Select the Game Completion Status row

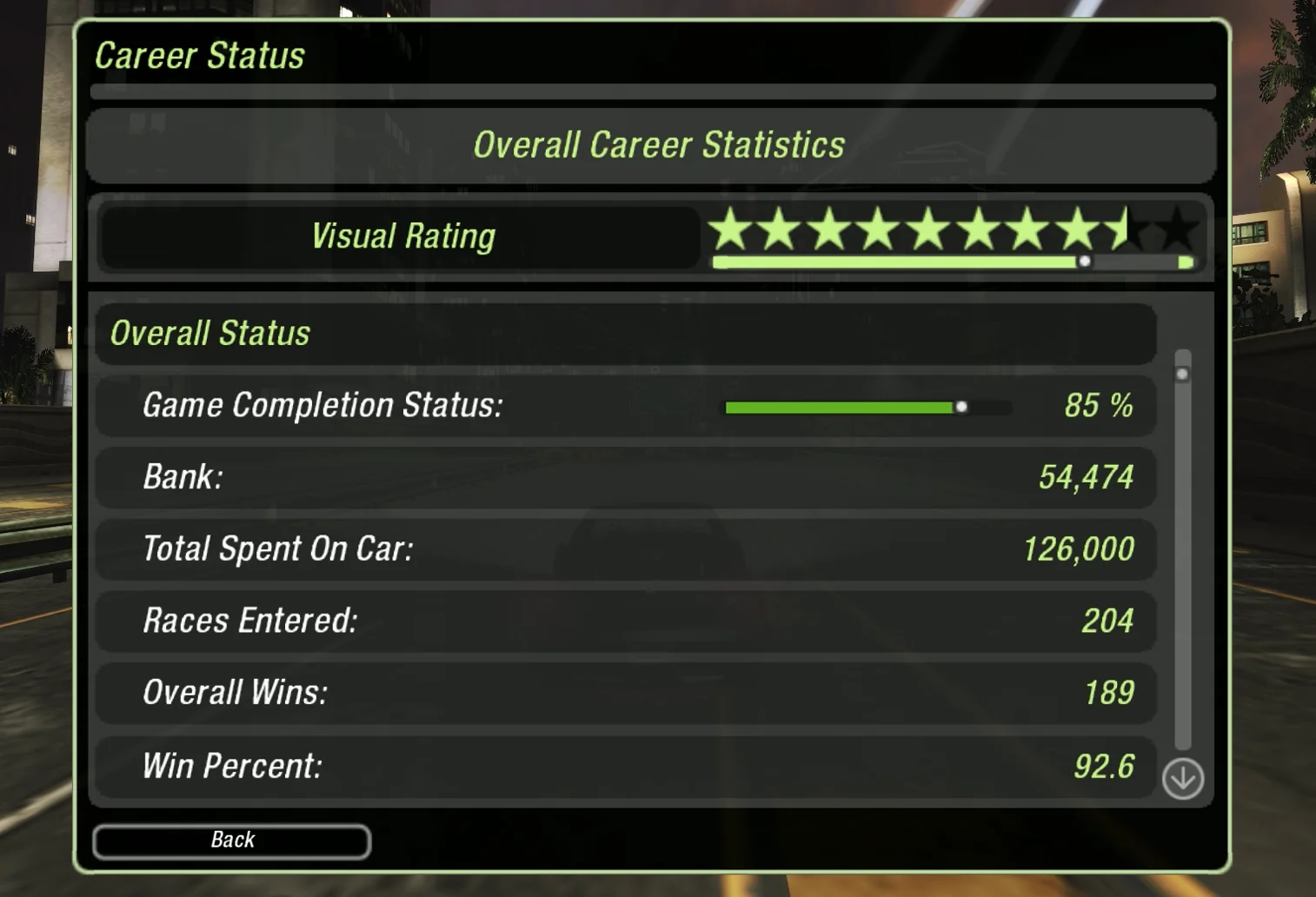coord(626,406)
